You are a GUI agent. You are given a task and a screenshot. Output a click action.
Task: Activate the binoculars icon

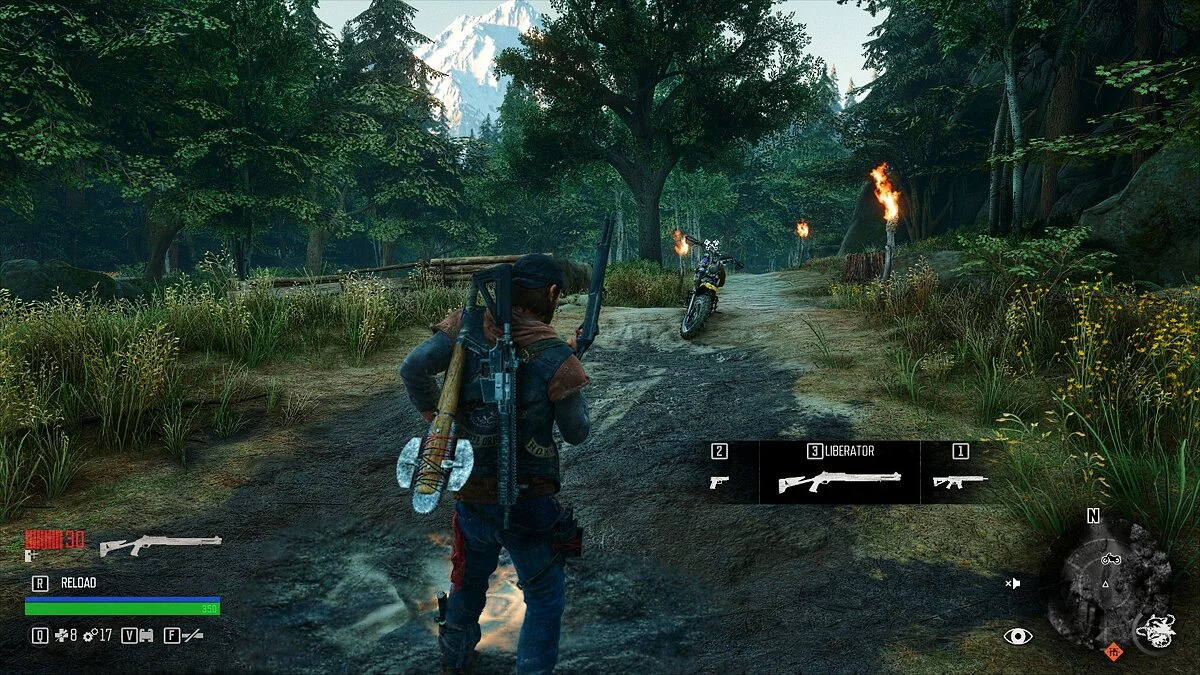[x=145, y=635]
